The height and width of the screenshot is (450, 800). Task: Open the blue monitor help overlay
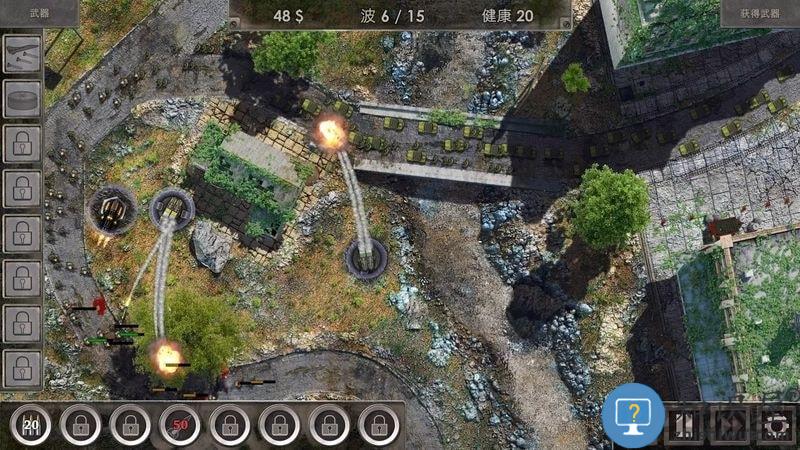click(633, 414)
